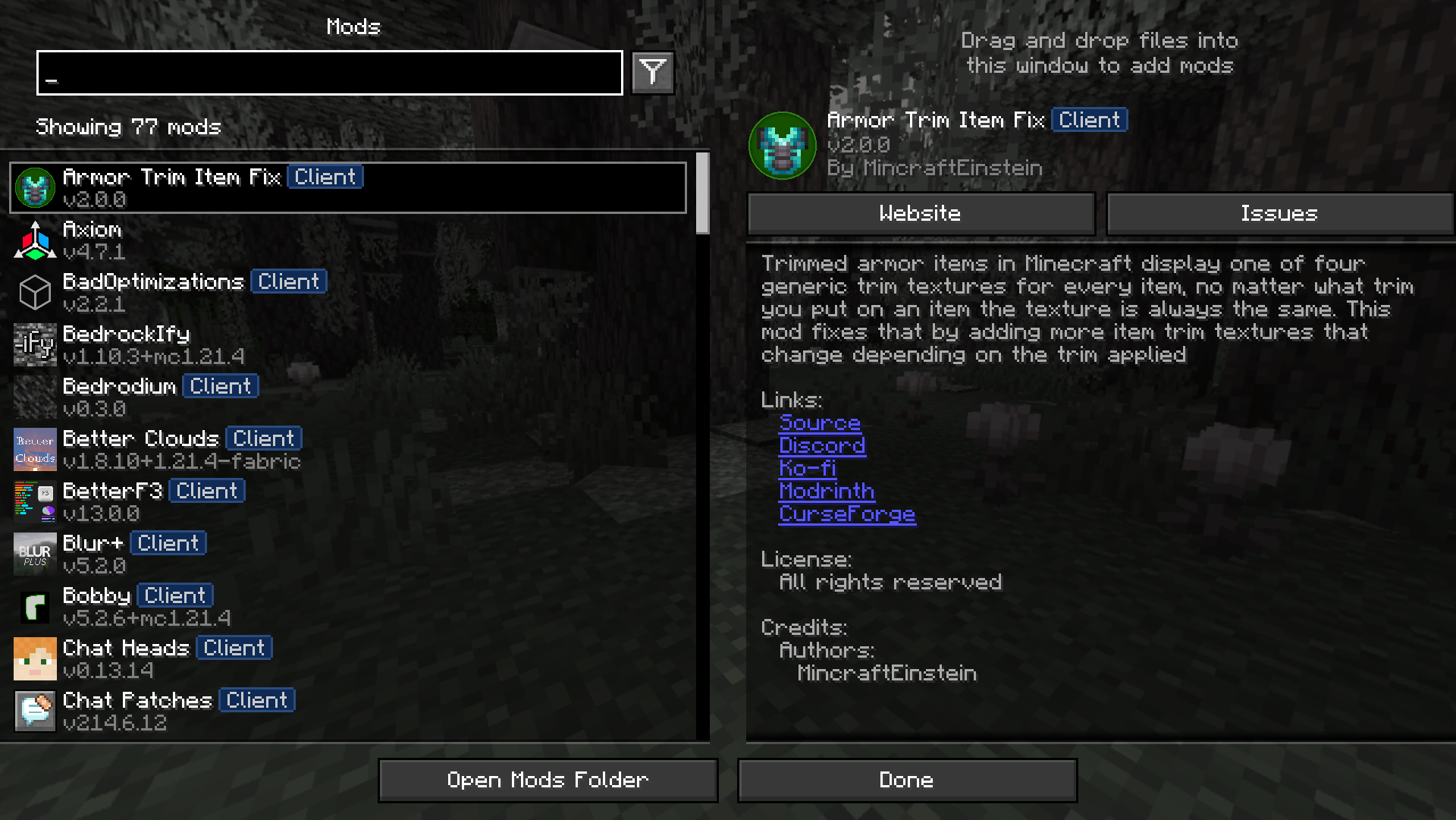Viewport: 1456px width, 820px height.
Task: Open the CurseForge link
Action: click(x=847, y=514)
